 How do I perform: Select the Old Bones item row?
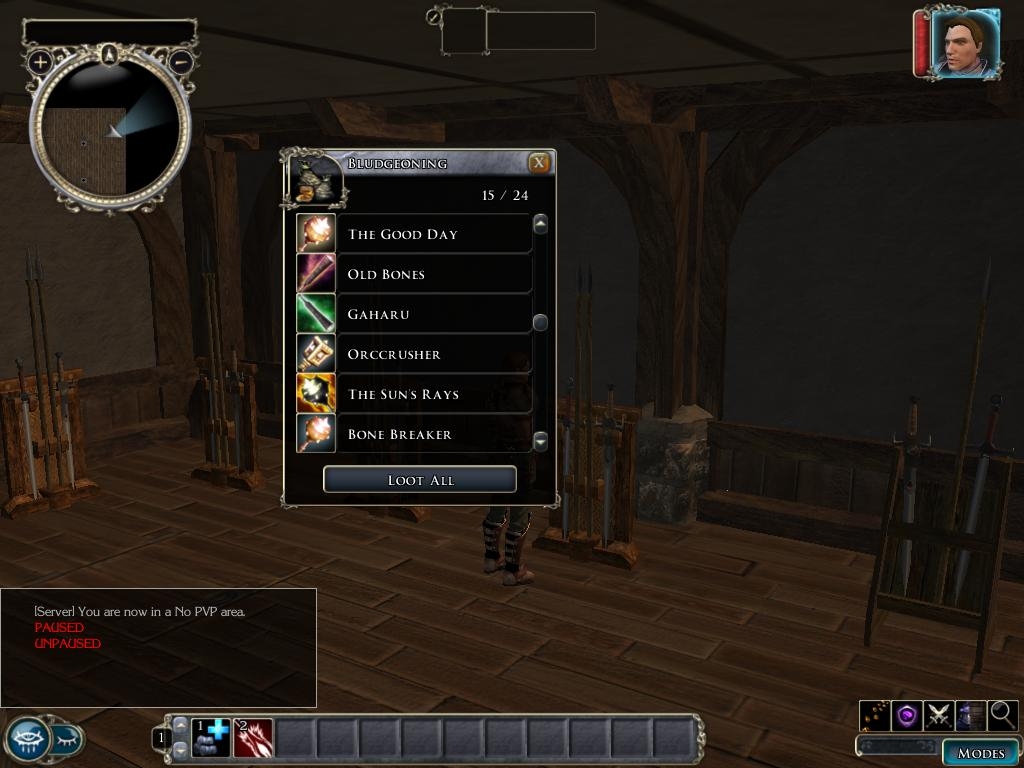pyautogui.click(x=433, y=274)
